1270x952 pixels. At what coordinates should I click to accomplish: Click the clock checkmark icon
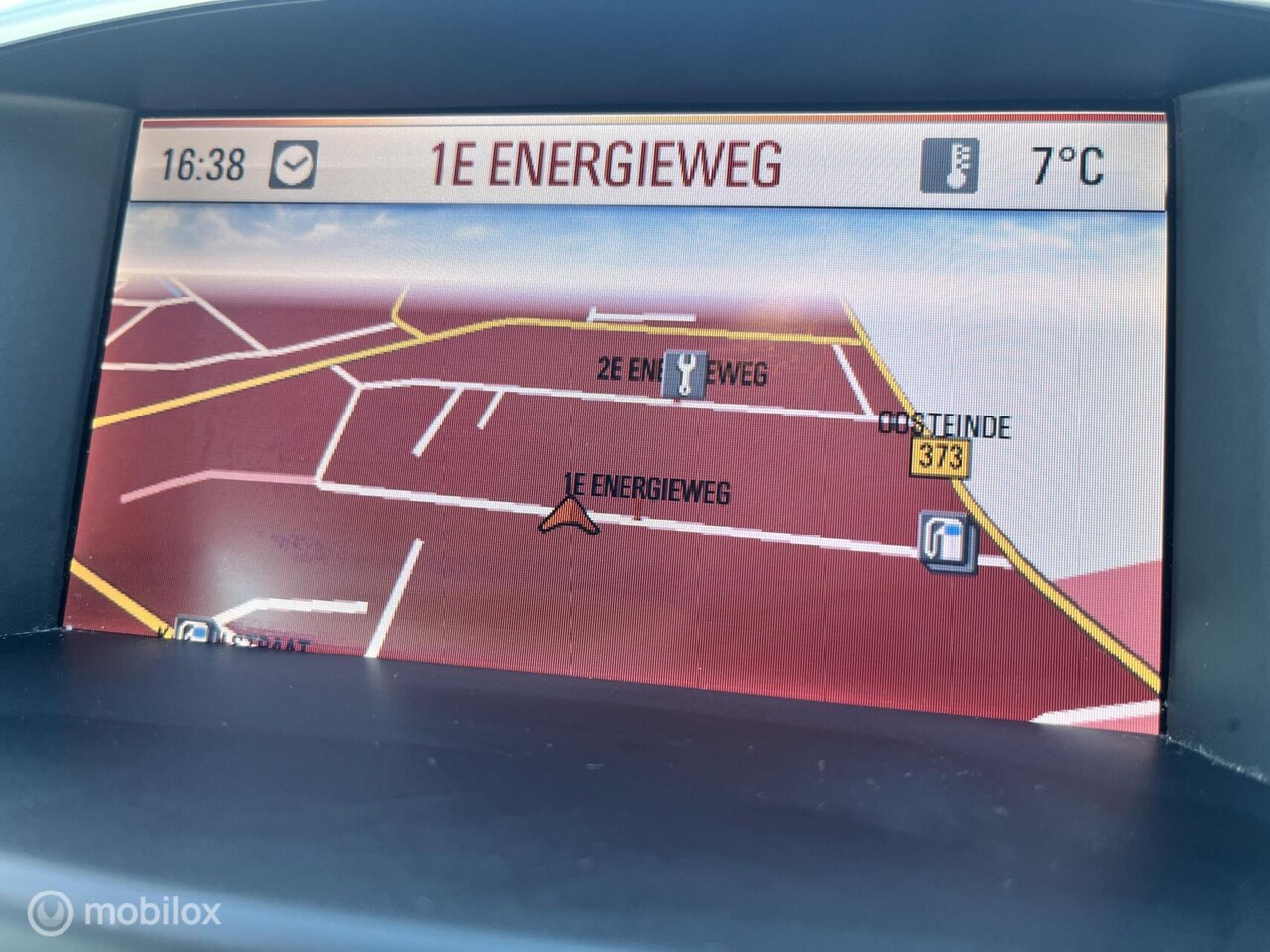pos(294,165)
